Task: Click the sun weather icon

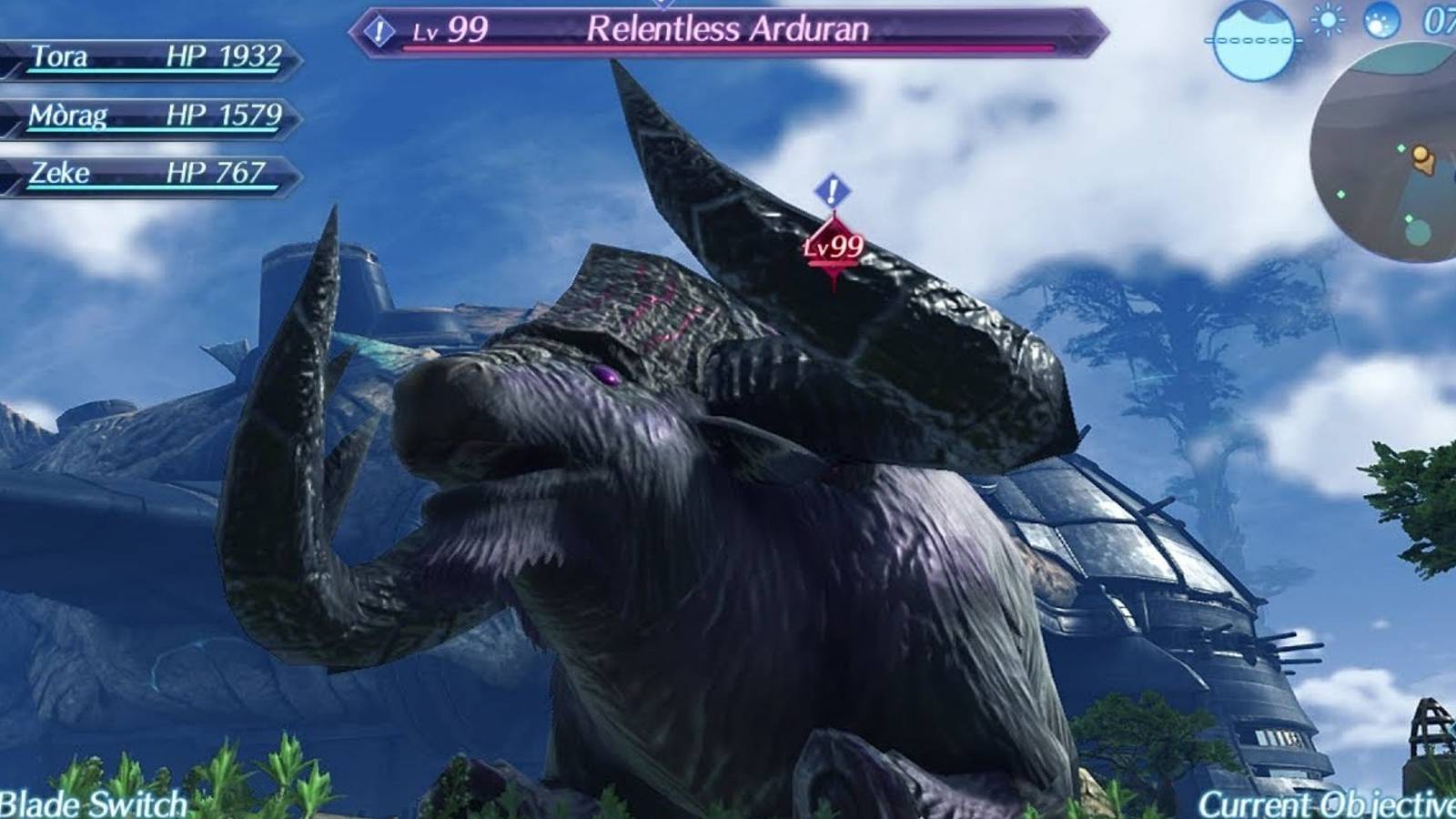Action: pos(1327,19)
